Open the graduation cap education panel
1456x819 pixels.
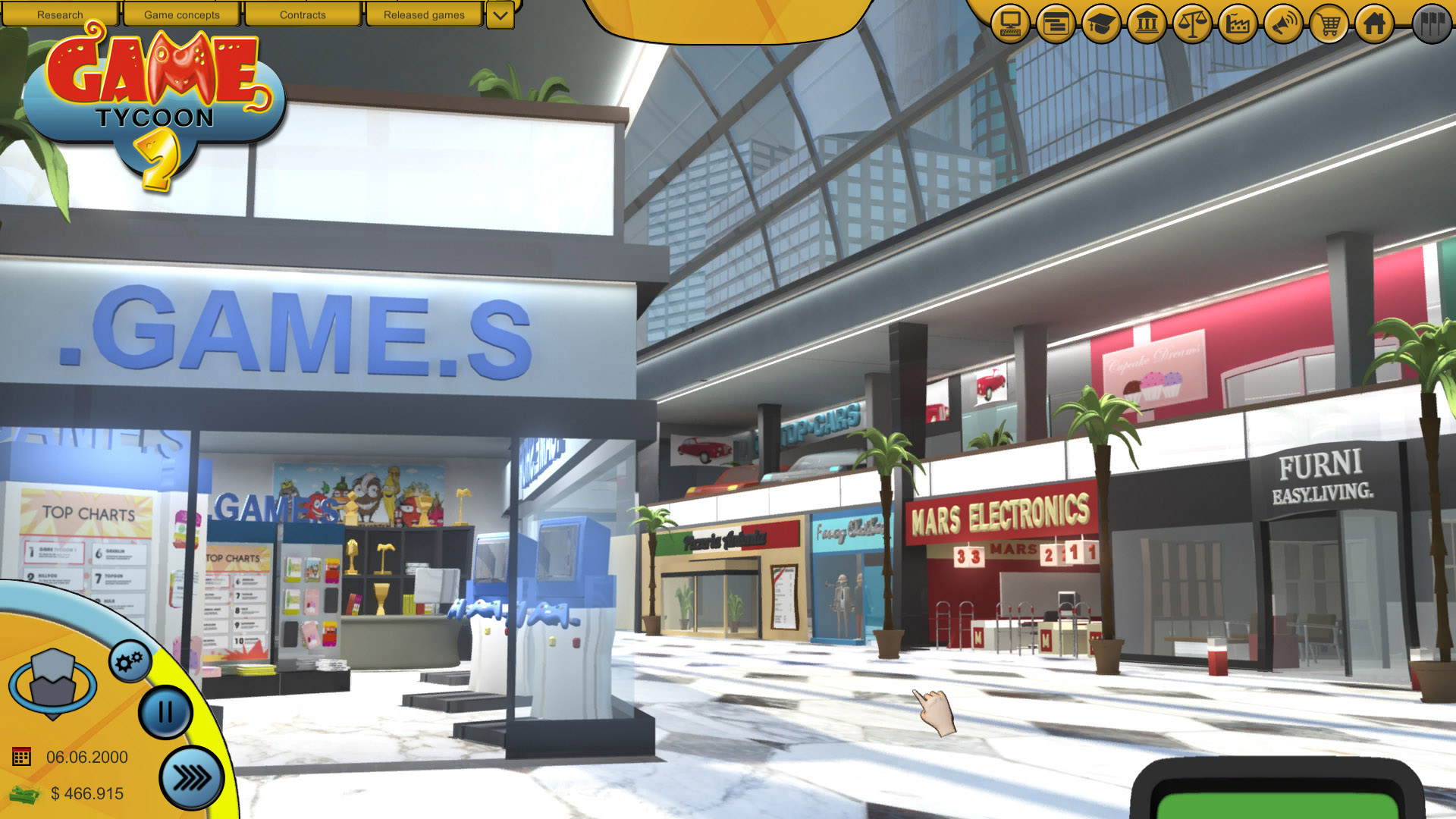tap(1101, 24)
